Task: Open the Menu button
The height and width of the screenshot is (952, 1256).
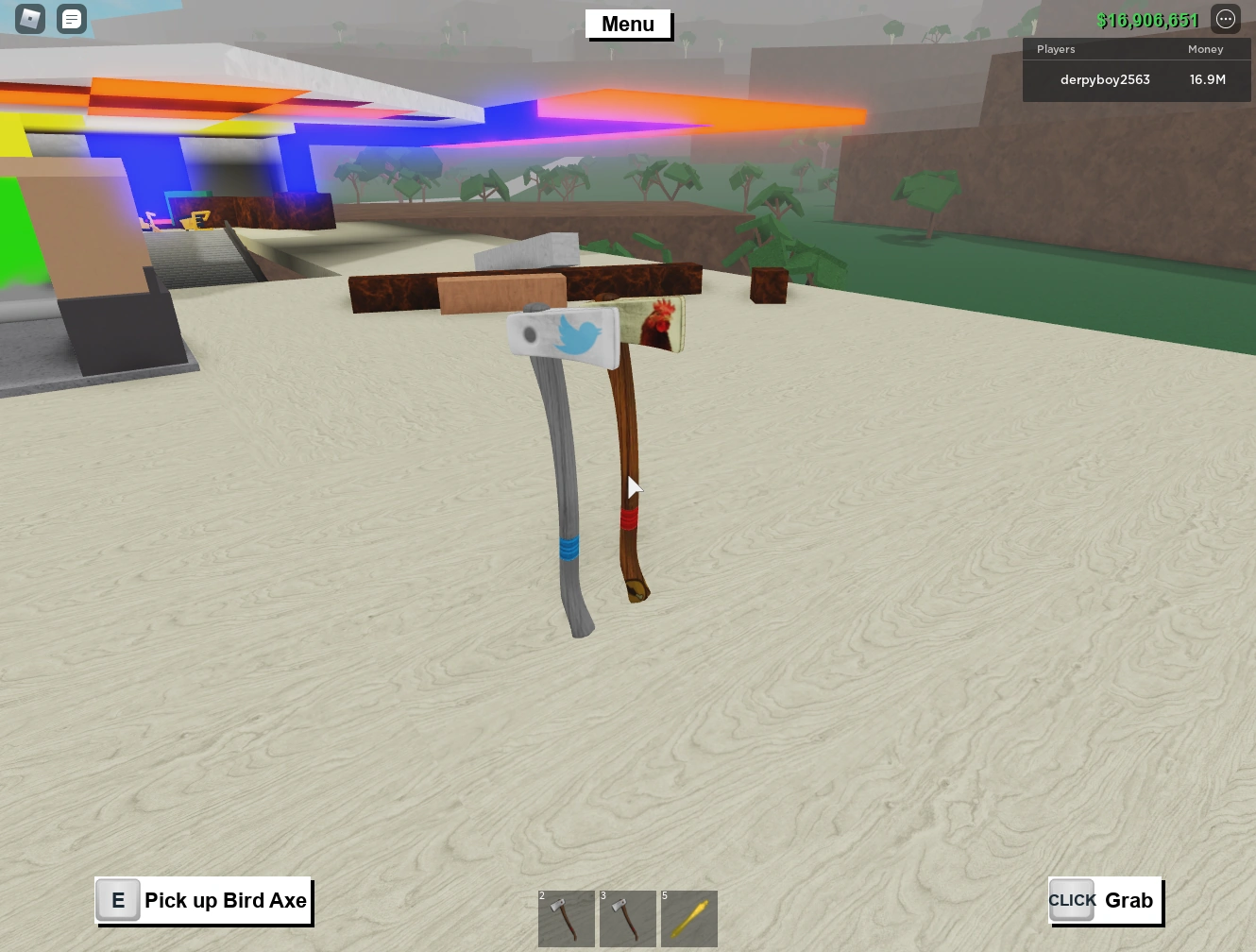Action: (628, 25)
